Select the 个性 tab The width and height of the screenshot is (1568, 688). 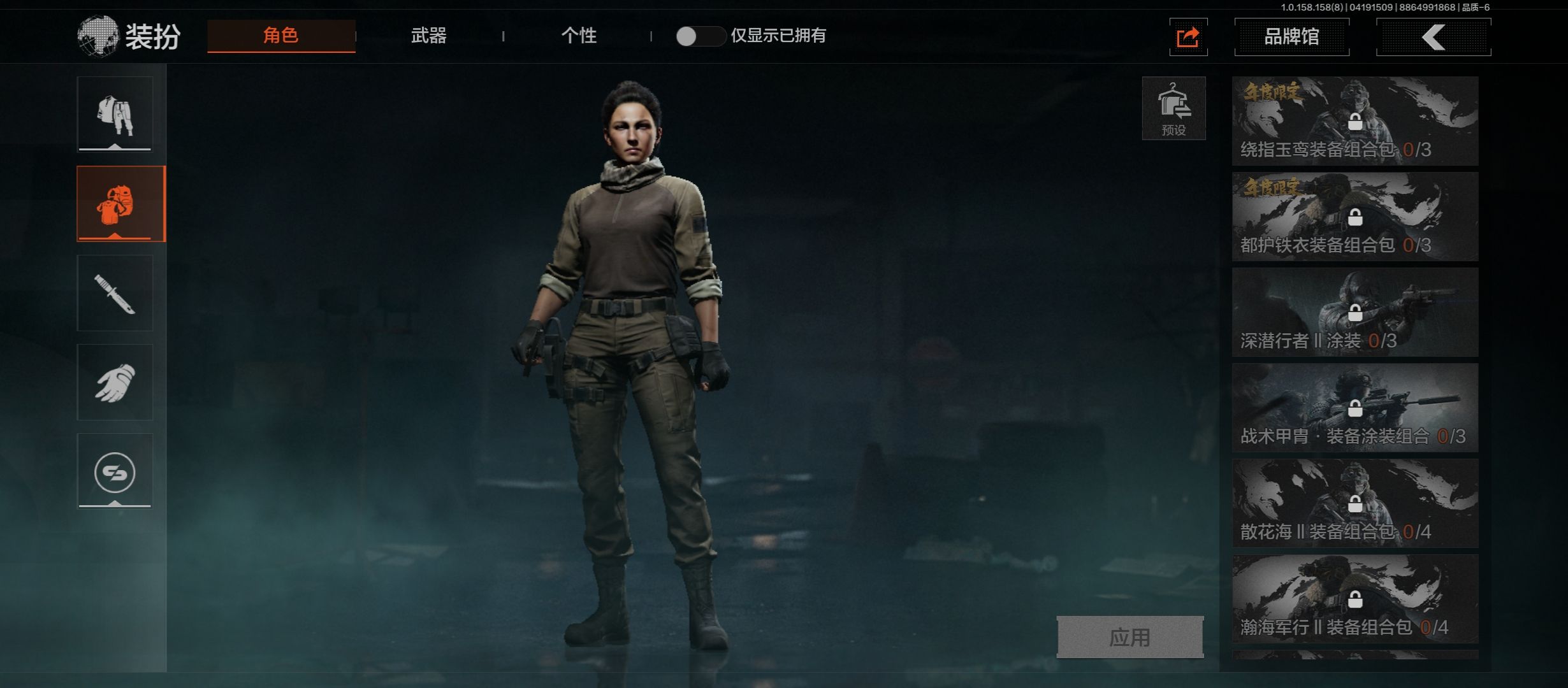578,36
